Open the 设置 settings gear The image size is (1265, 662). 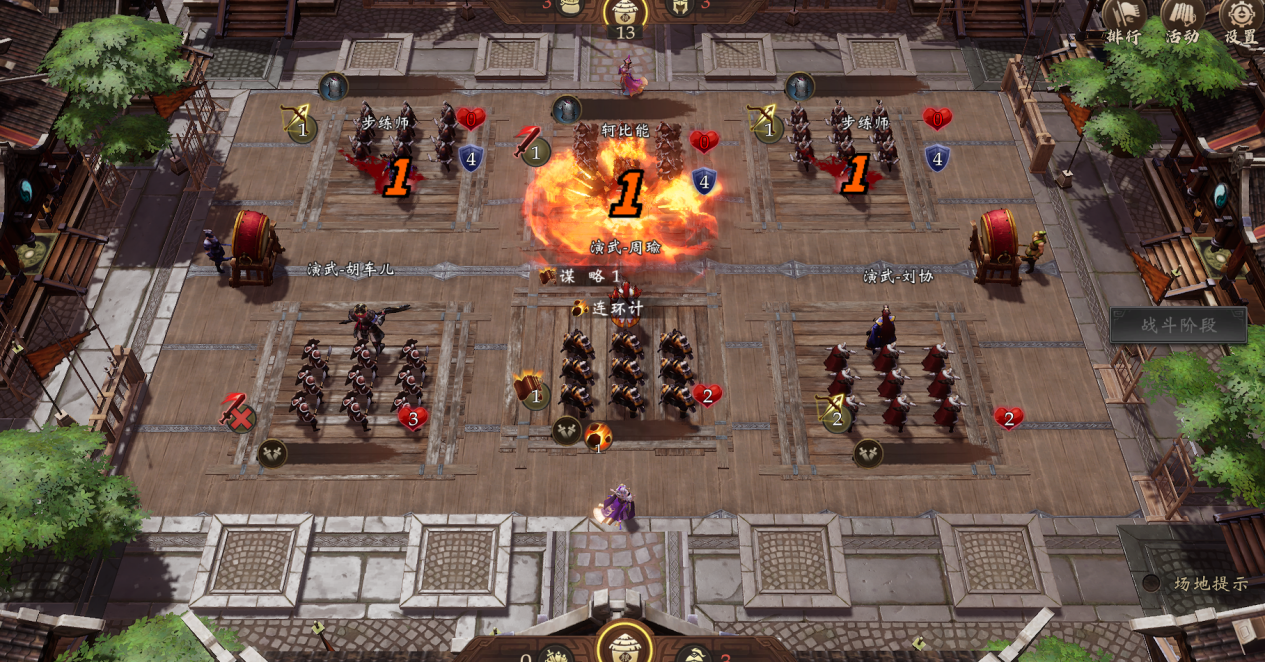(1241, 20)
